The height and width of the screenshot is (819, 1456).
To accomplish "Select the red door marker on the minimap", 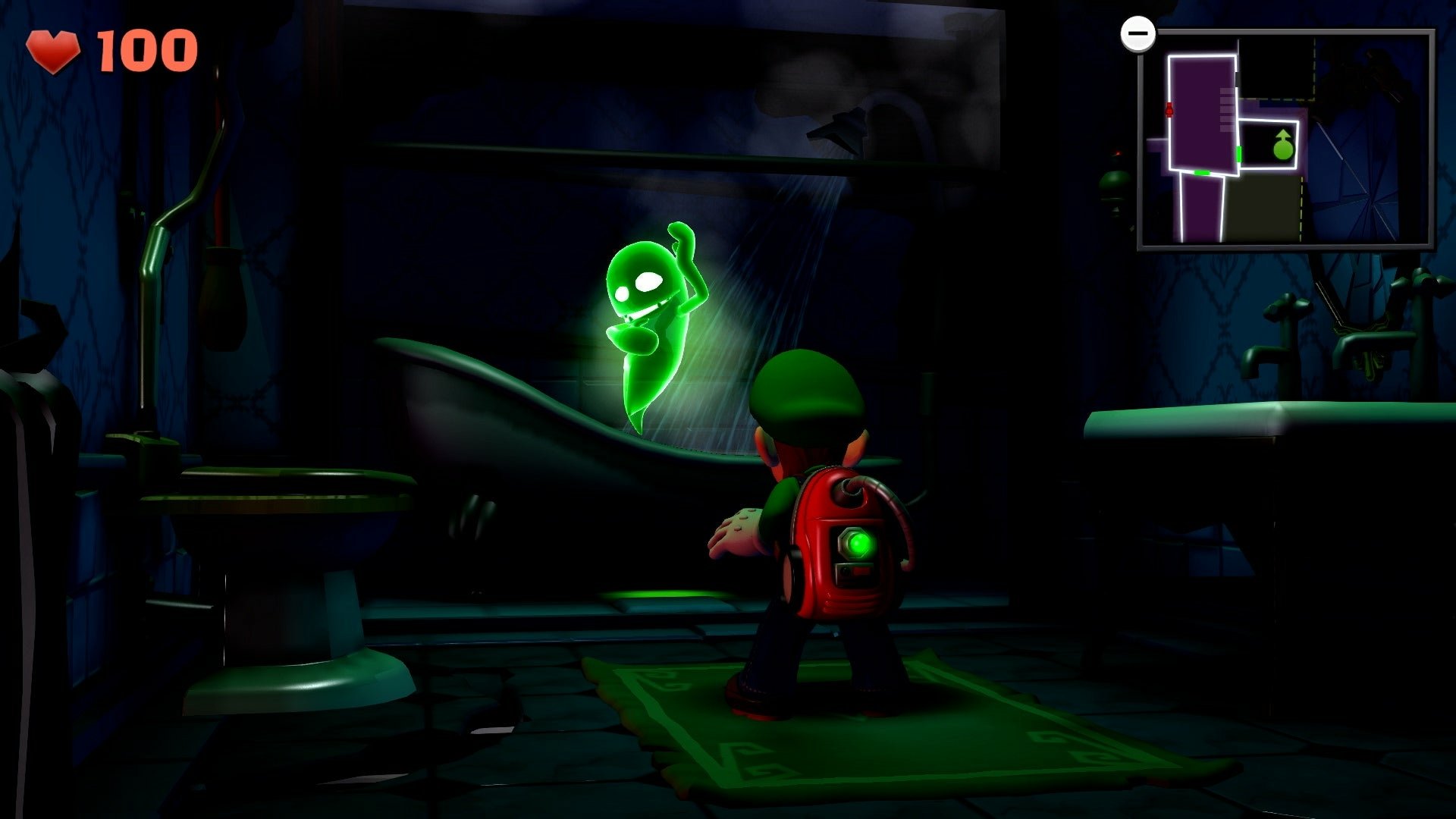I will coord(1170,109).
